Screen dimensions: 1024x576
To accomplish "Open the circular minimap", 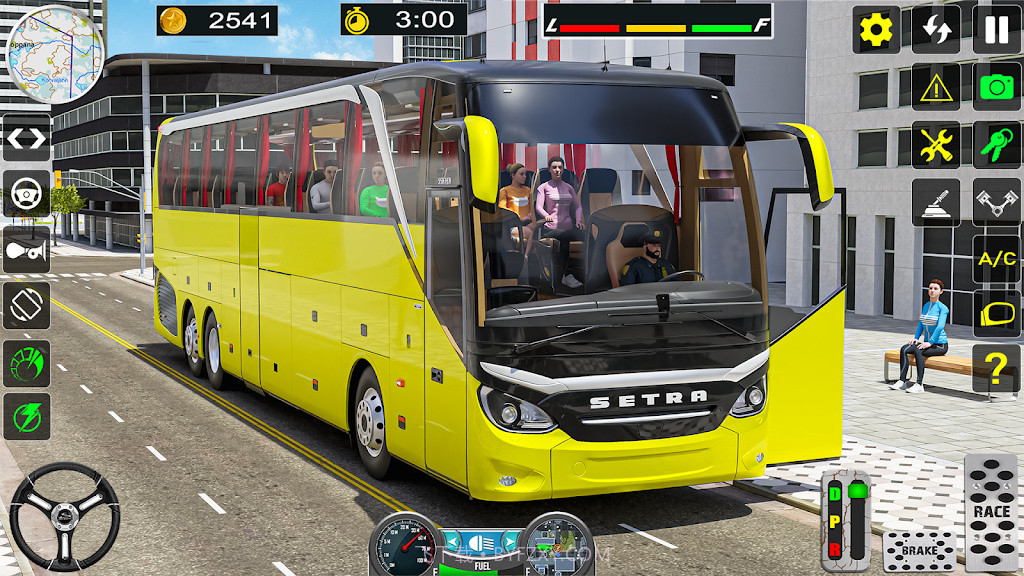I will tap(55, 53).
